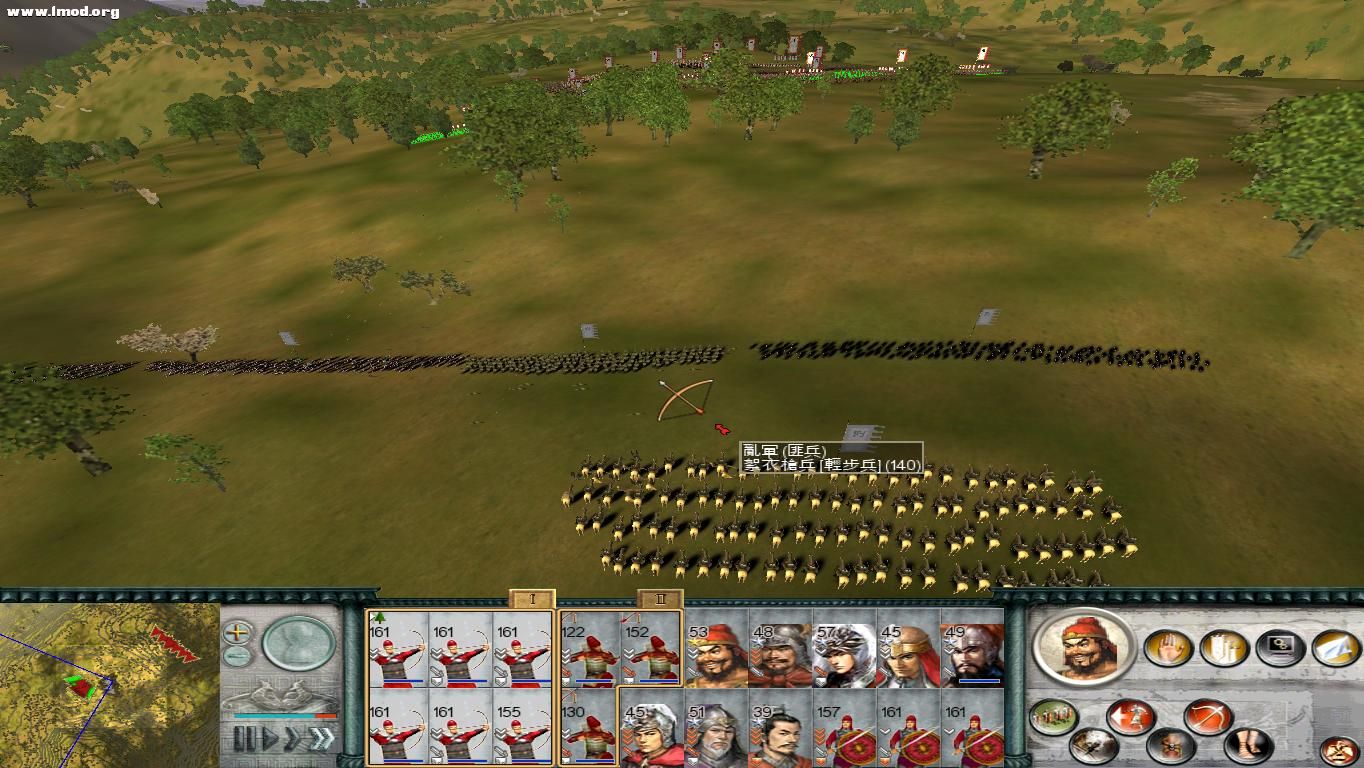Zoom in the minimap with plus button
Viewport: 1364px width, 768px height.
[237, 632]
